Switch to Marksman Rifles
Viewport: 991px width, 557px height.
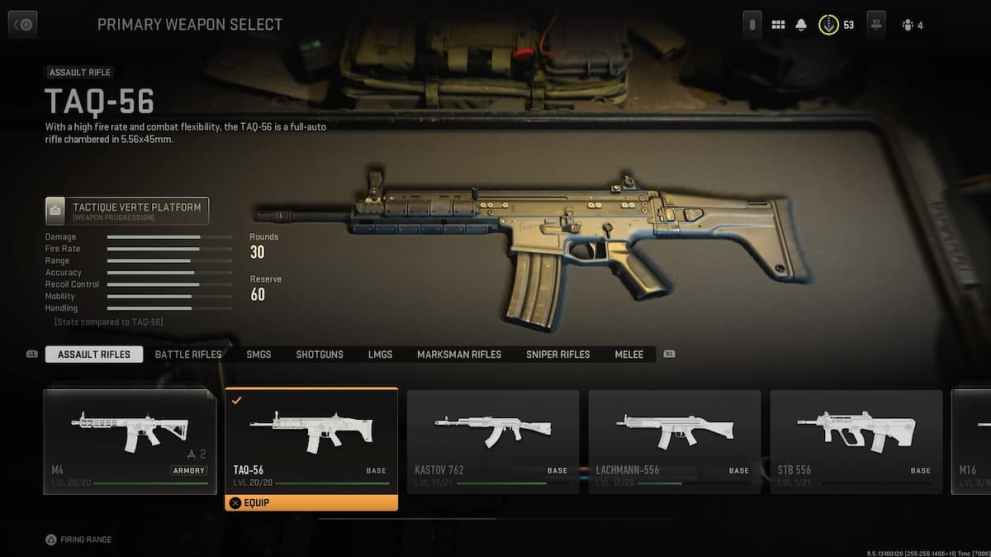coord(459,354)
